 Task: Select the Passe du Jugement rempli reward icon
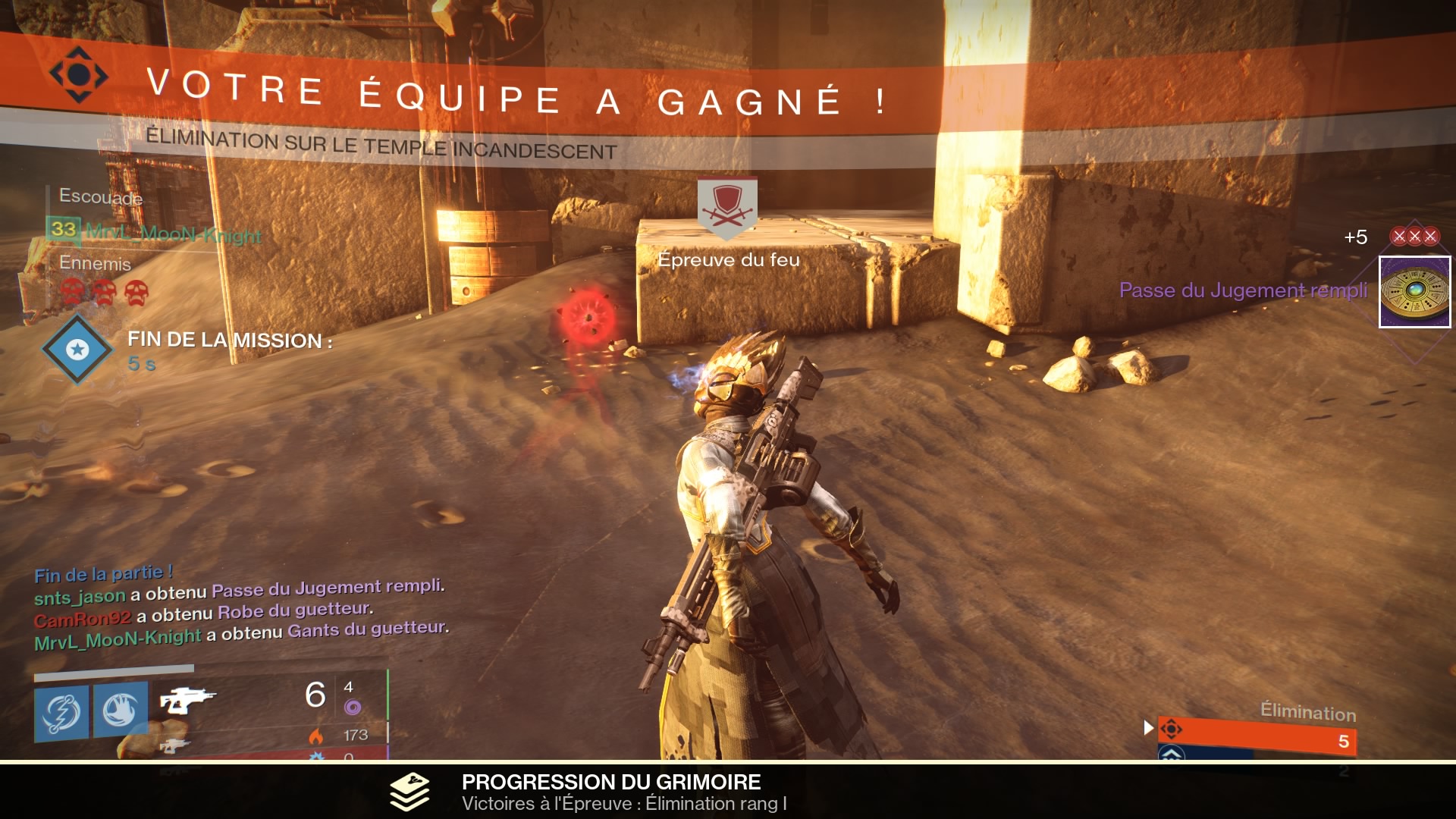[1414, 292]
